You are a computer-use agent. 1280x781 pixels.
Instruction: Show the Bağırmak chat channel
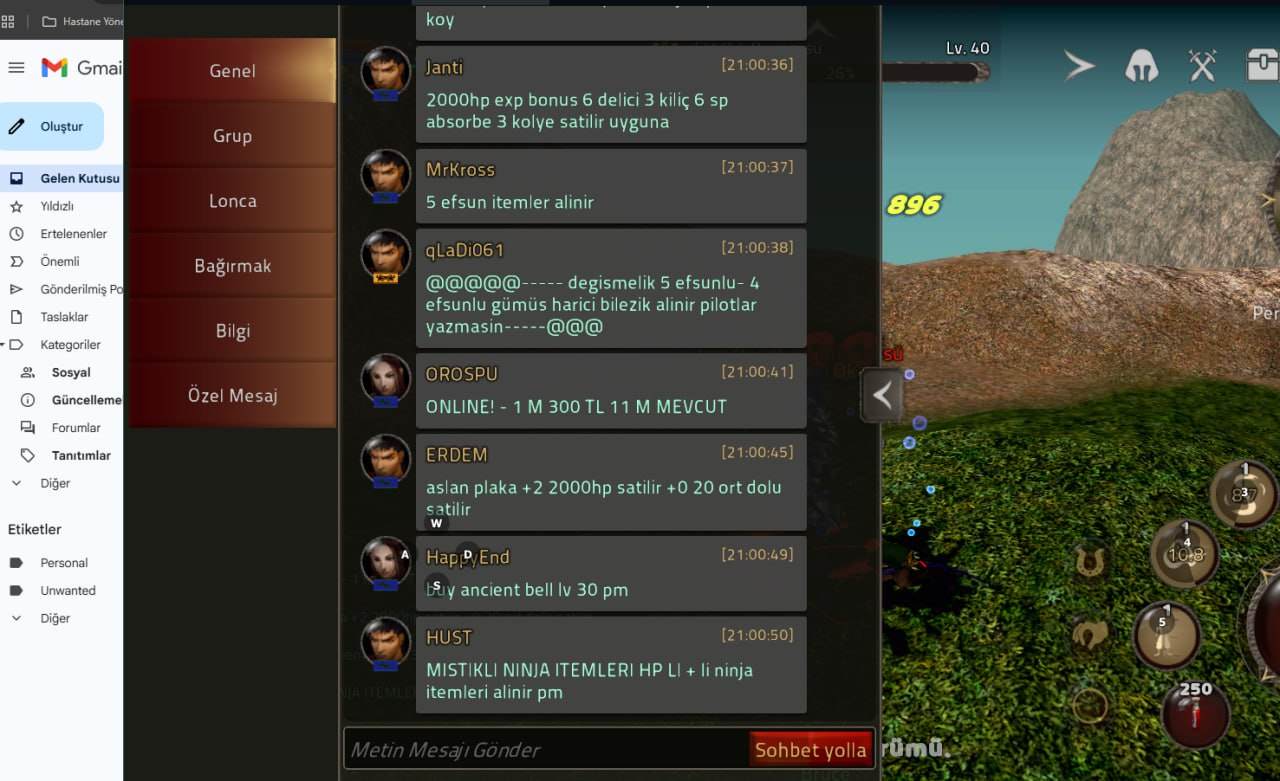click(x=232, y=266)
